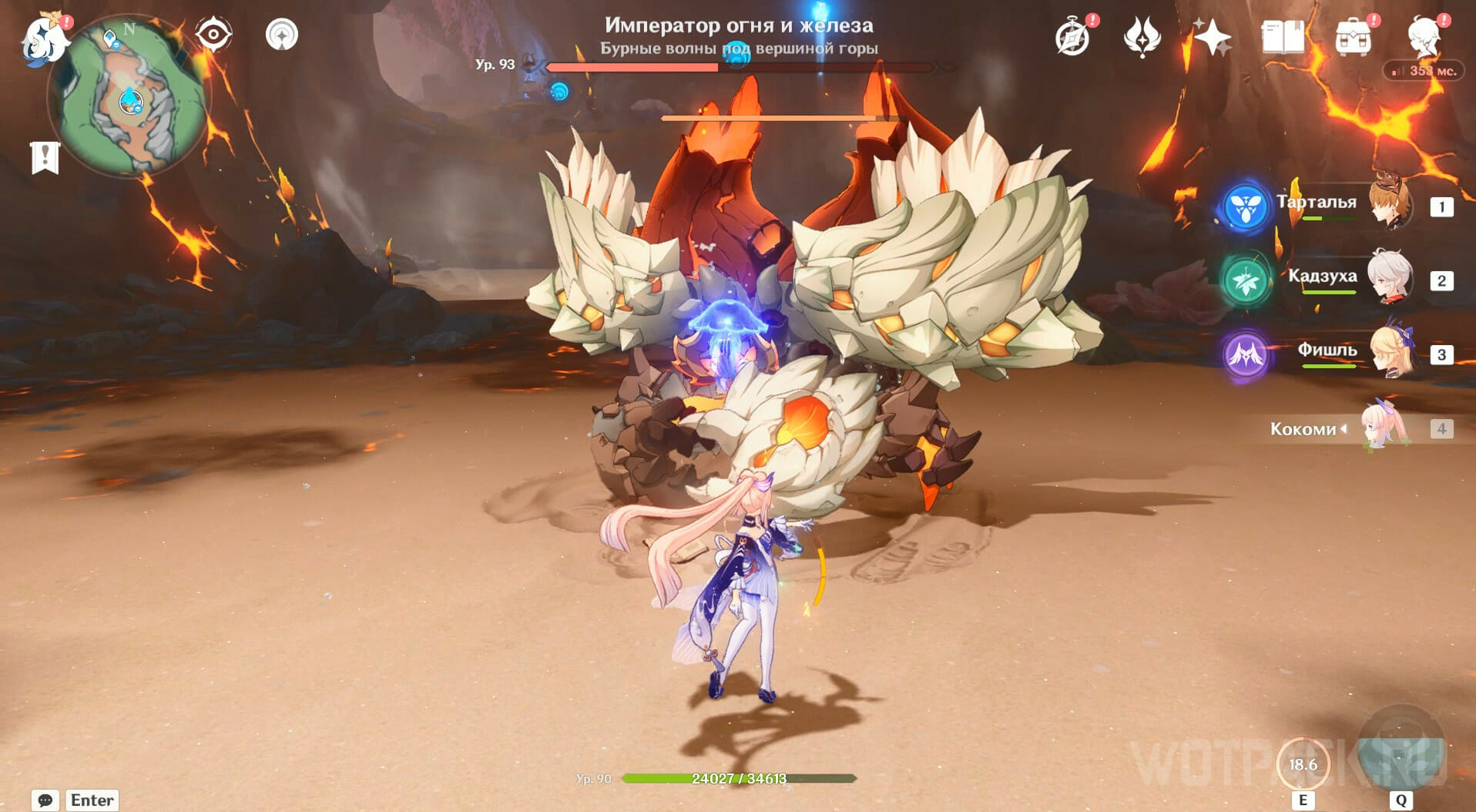Trigger Кадзуха's anemo burst icon
Viewport: 1476px width, 812px height.
pos(1245,280)
